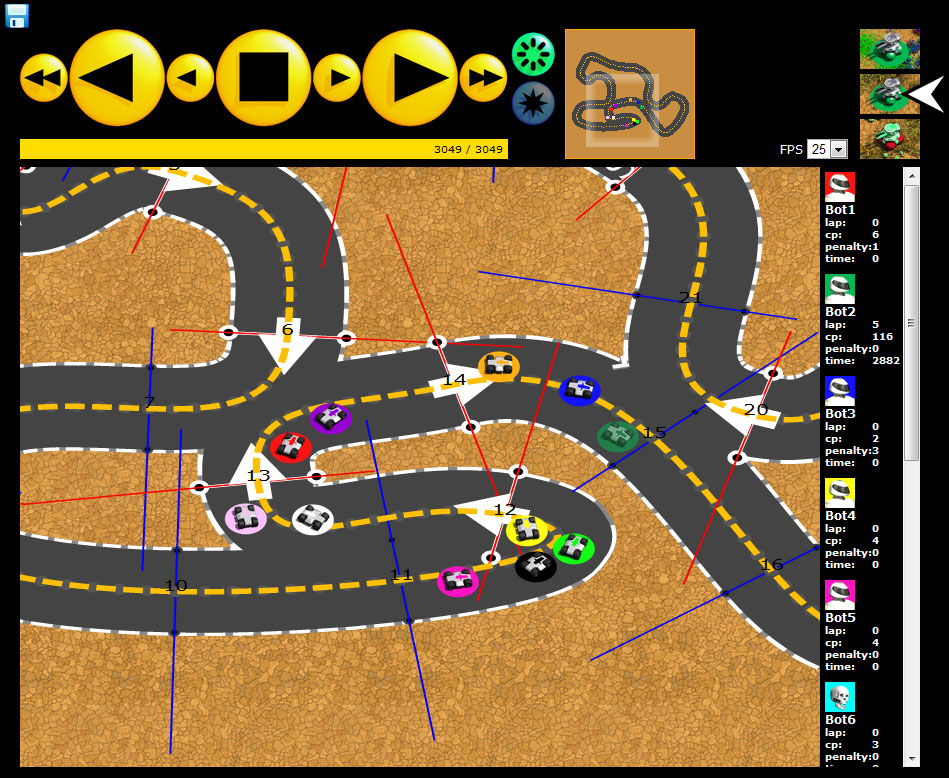The width and height of the screenshot is (949, 778).
Task: Select the grassy terrain theme thumbnail
Action: coord(889,48)
